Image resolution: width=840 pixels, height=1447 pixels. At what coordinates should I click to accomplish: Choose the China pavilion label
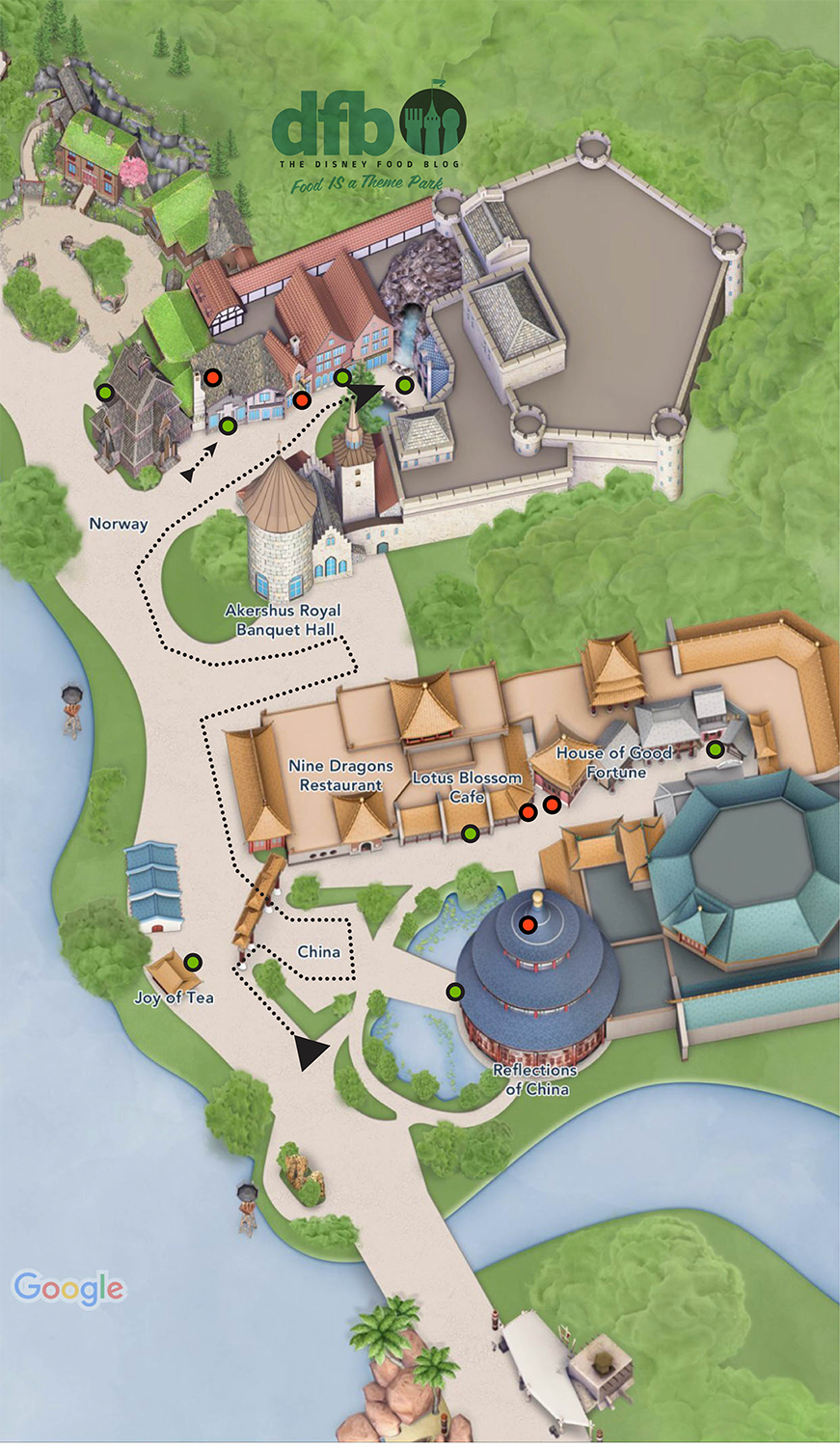[x=318, y=952]
